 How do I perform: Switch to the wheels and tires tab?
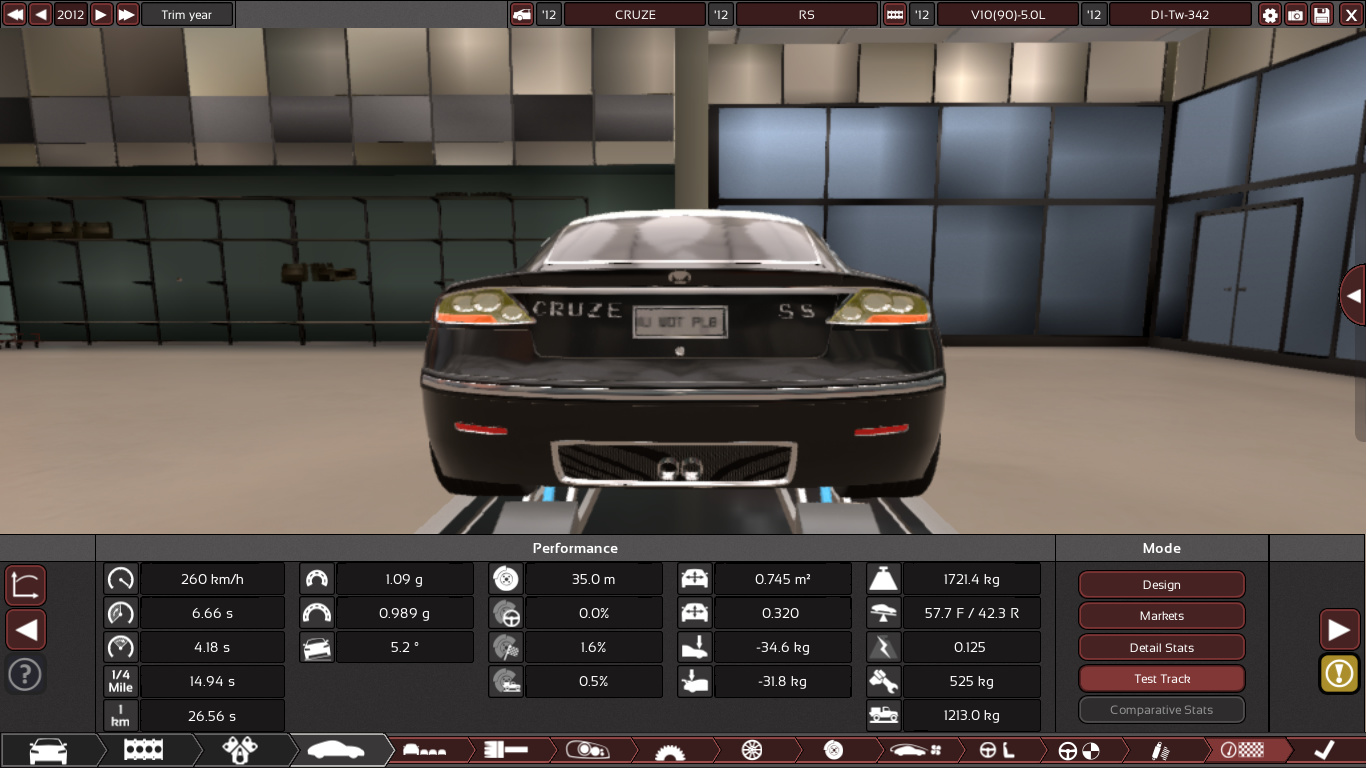753,750
